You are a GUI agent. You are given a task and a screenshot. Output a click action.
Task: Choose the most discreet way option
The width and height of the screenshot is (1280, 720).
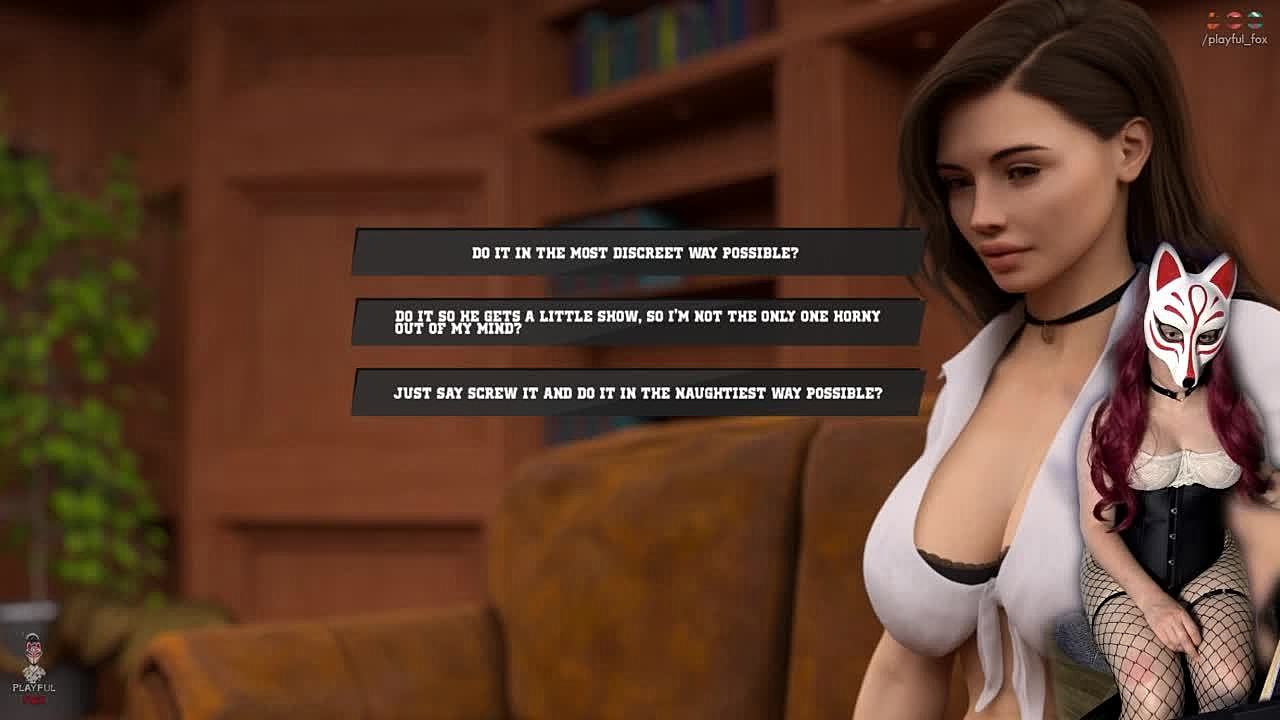click(636, 253)
